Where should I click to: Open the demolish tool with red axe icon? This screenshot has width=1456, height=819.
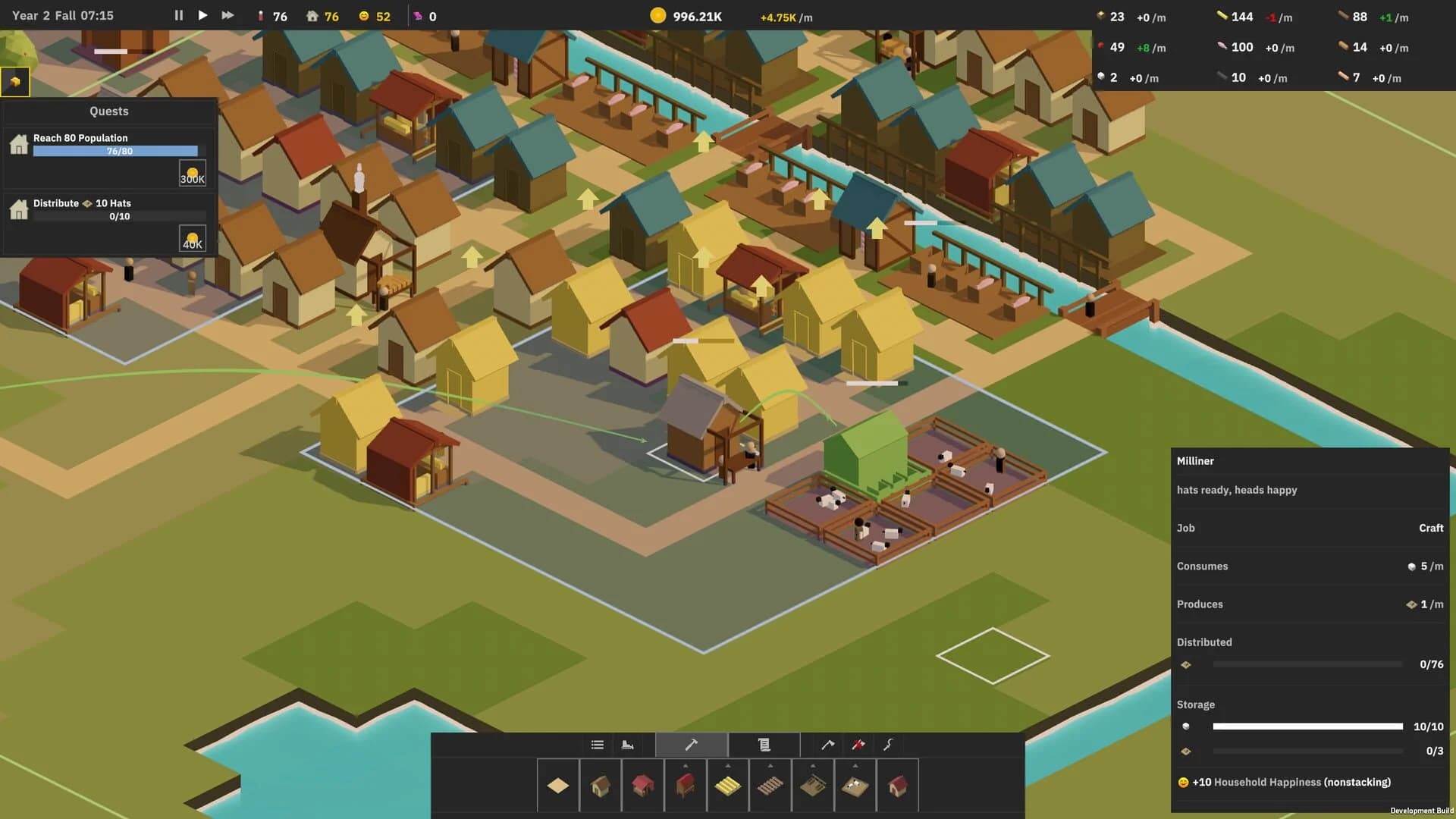[857, 745]
